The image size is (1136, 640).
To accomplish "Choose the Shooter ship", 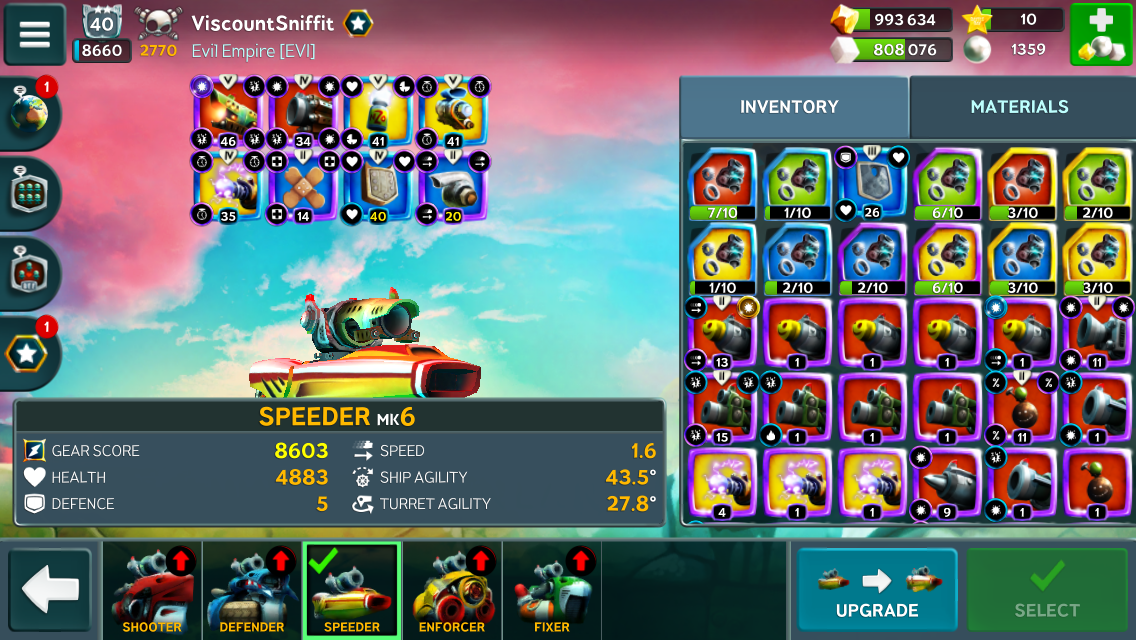I will (152, 590).
